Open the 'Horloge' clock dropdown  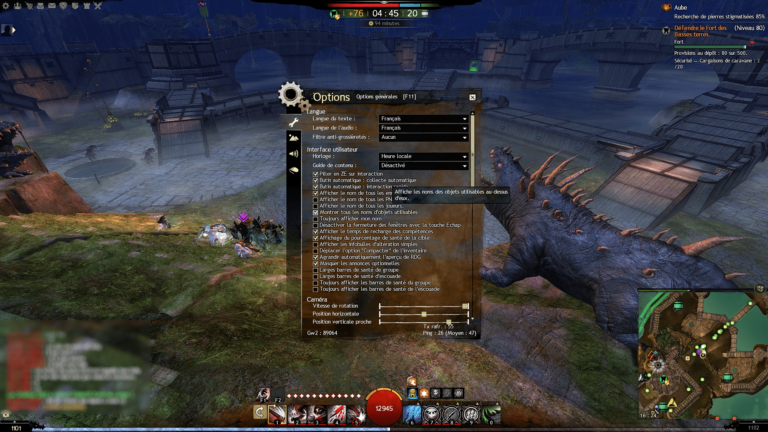pos(424,156)
